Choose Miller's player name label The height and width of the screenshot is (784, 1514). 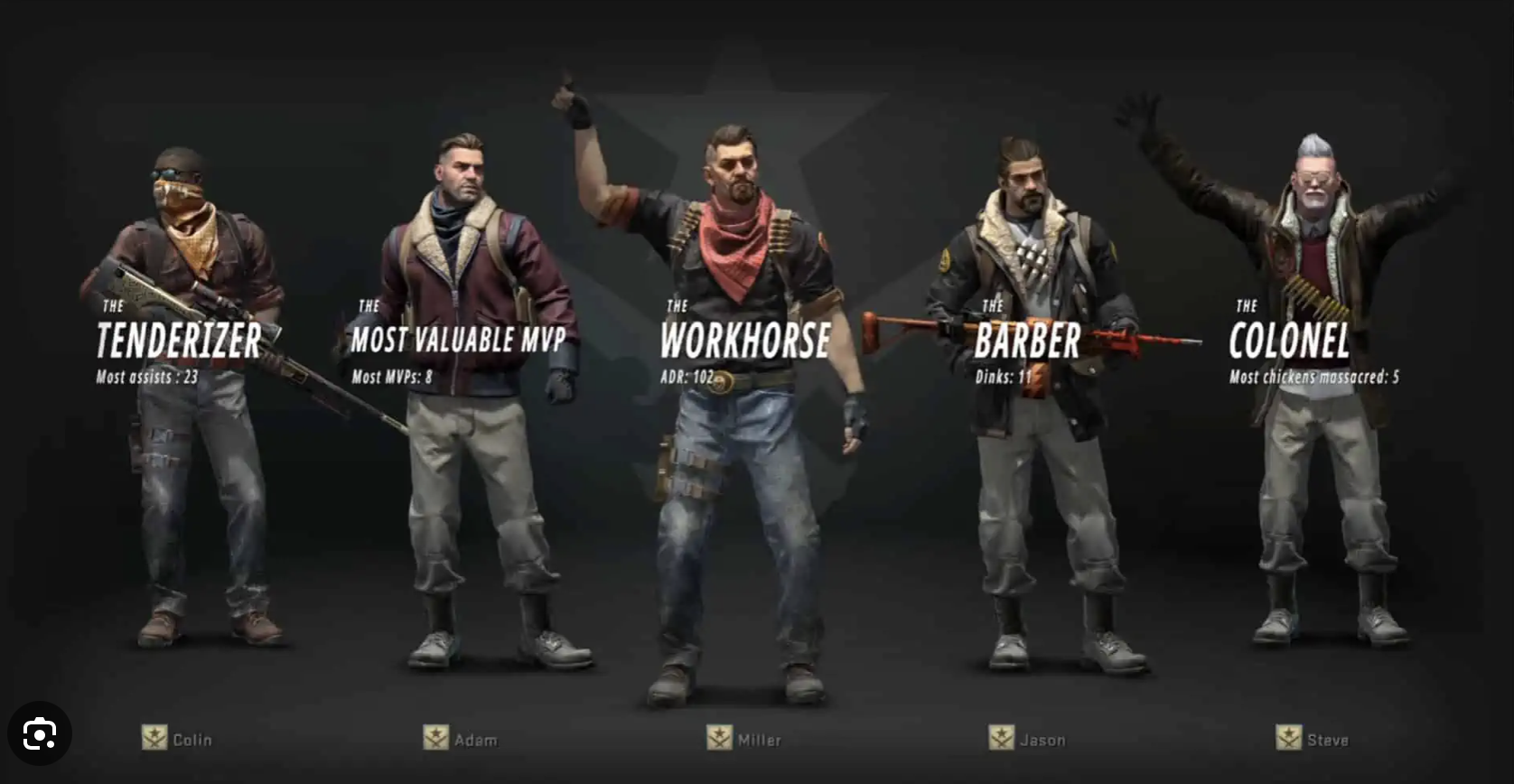click(x=759, y=740)
